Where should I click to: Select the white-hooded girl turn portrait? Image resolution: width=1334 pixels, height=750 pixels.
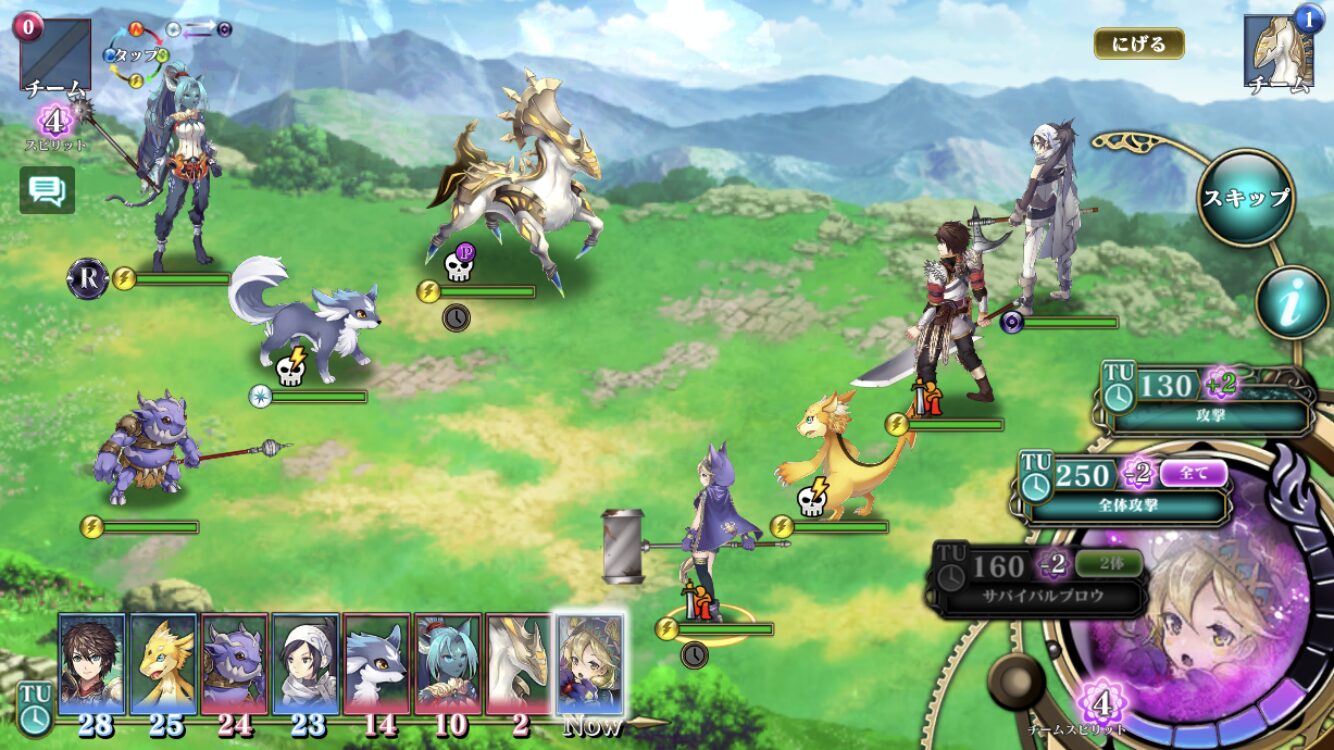coord(305,664)
